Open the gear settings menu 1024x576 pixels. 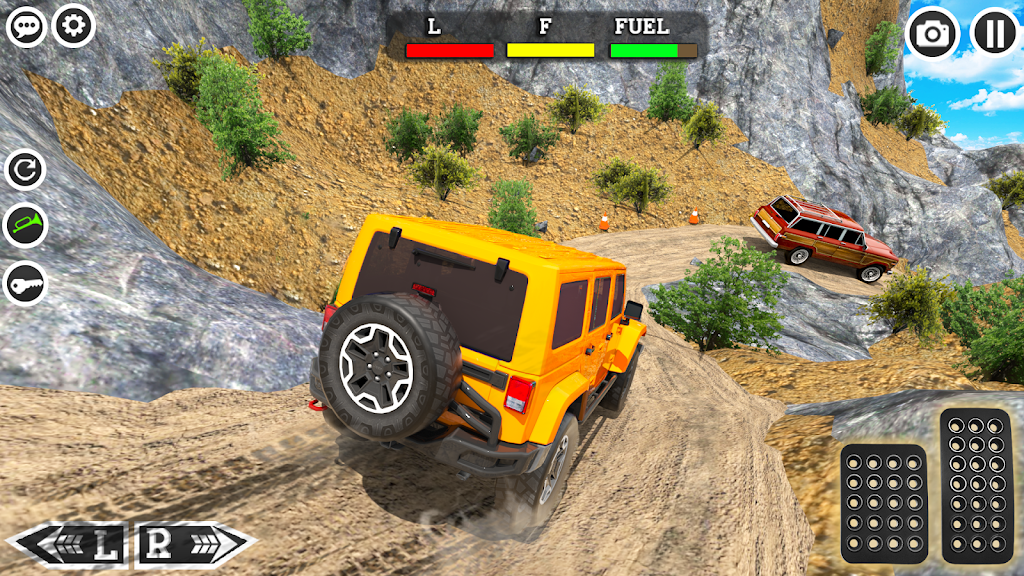pyautogui.click(x=74, y=25)
